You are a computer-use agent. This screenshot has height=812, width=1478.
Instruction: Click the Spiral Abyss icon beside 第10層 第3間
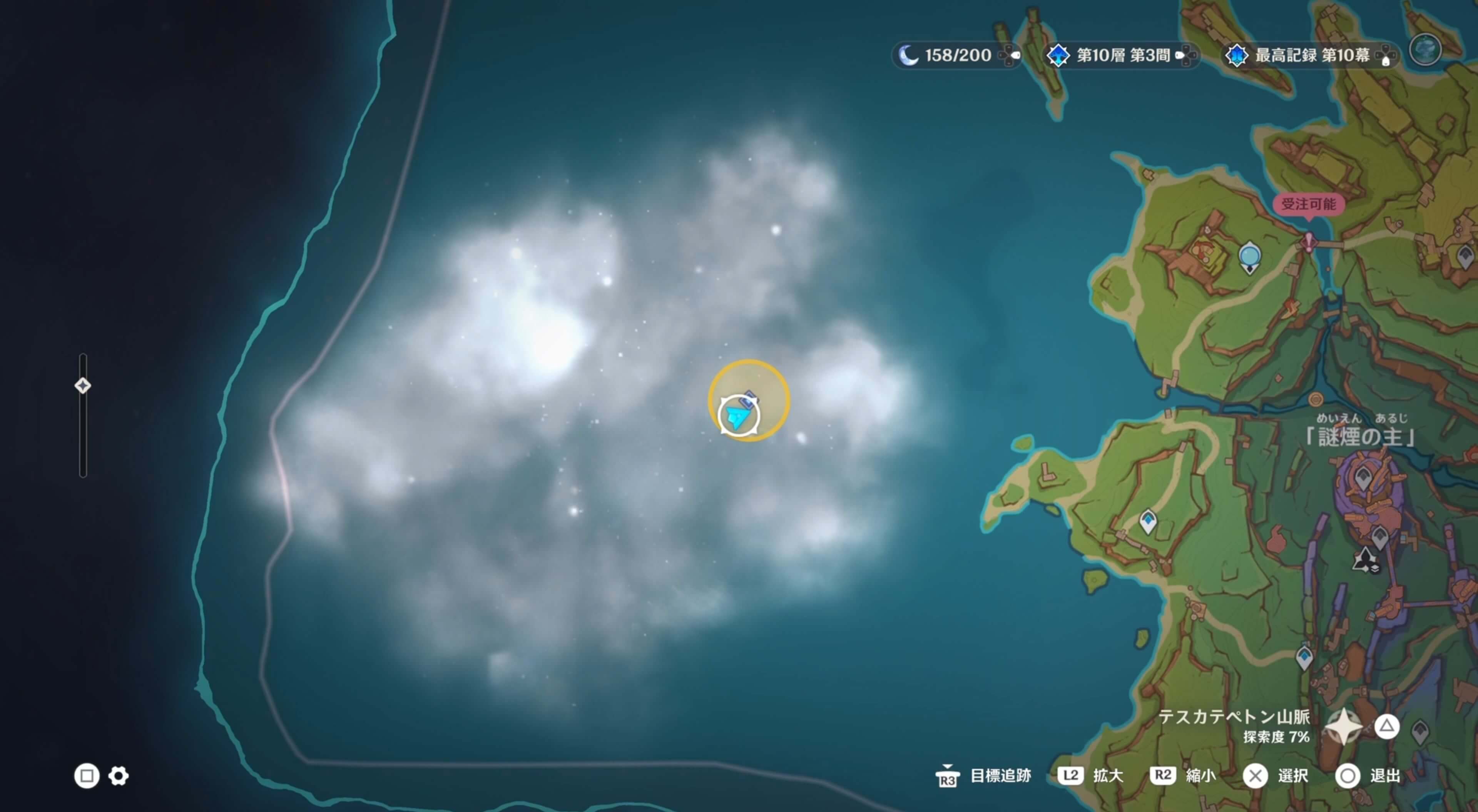[x=1058, y=55]
